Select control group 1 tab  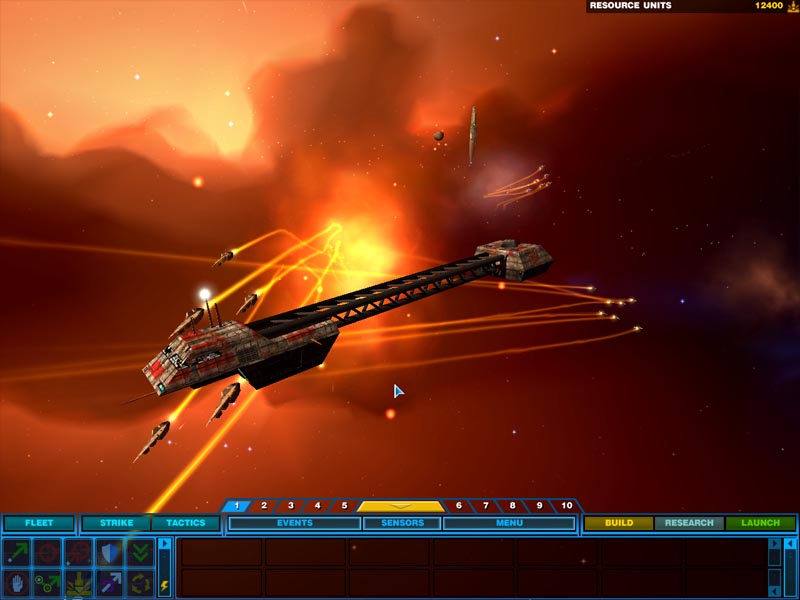click(236, 506)
